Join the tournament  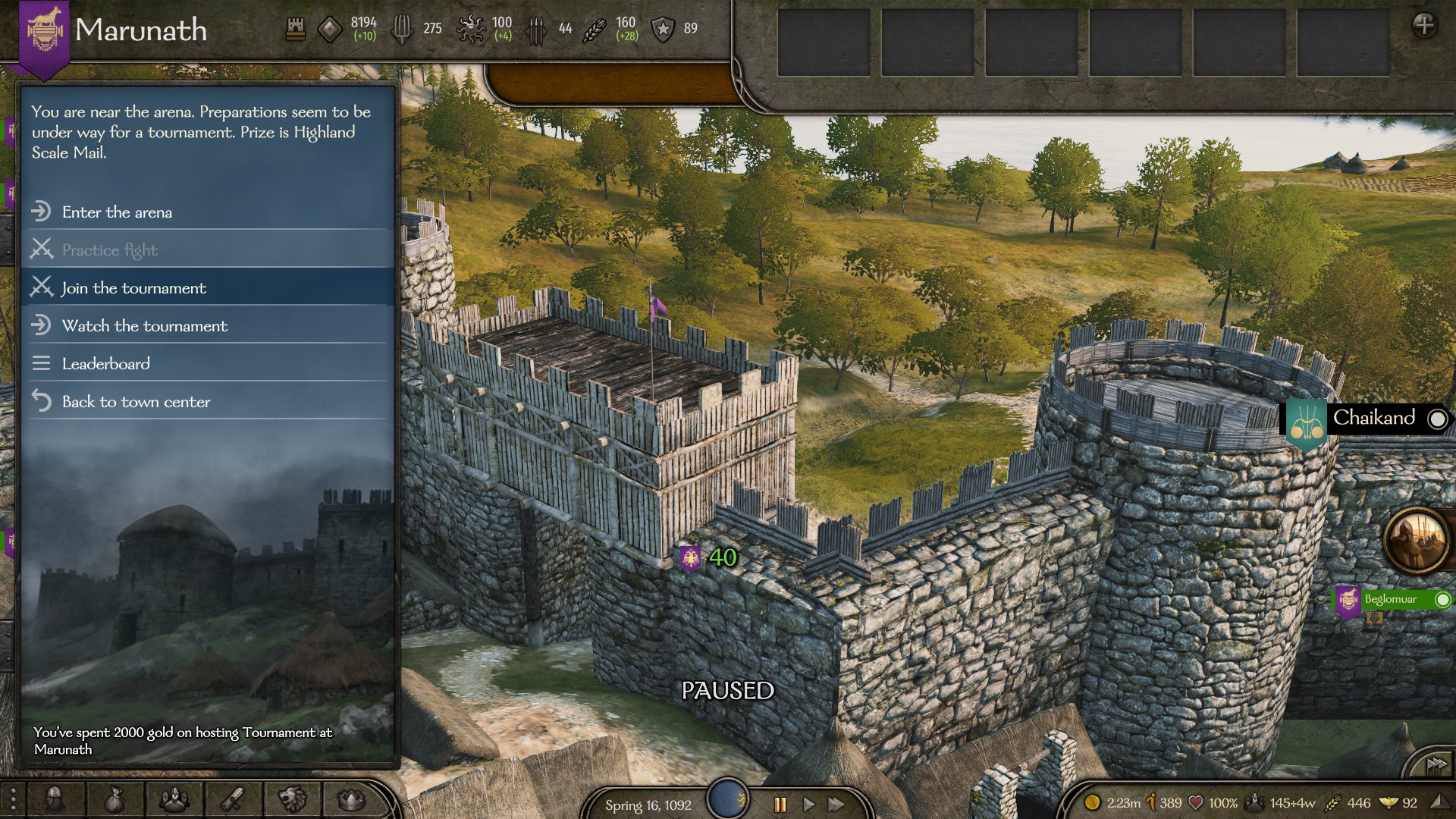133,288
